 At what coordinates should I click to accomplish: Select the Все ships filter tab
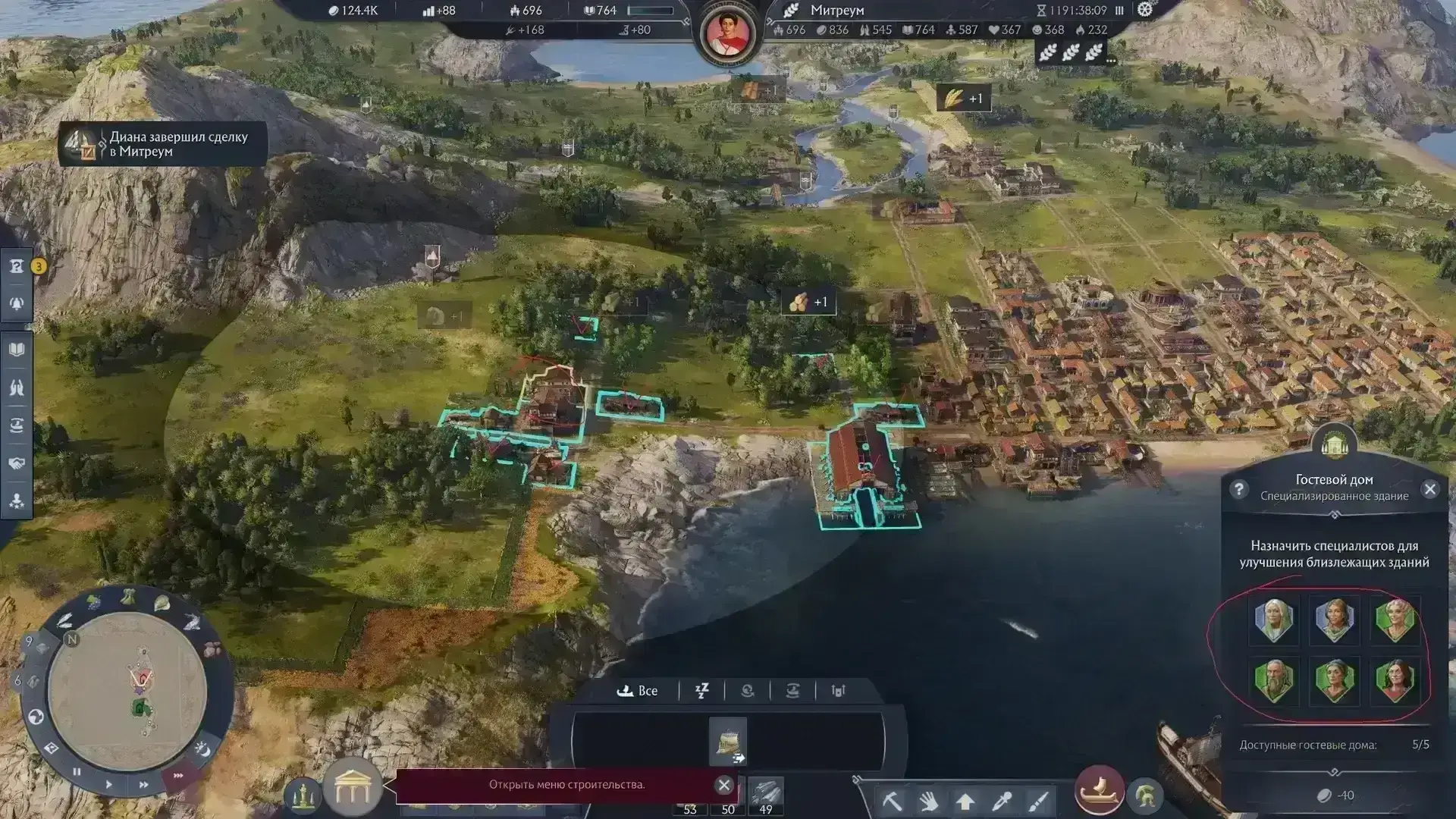click(638, 691)
